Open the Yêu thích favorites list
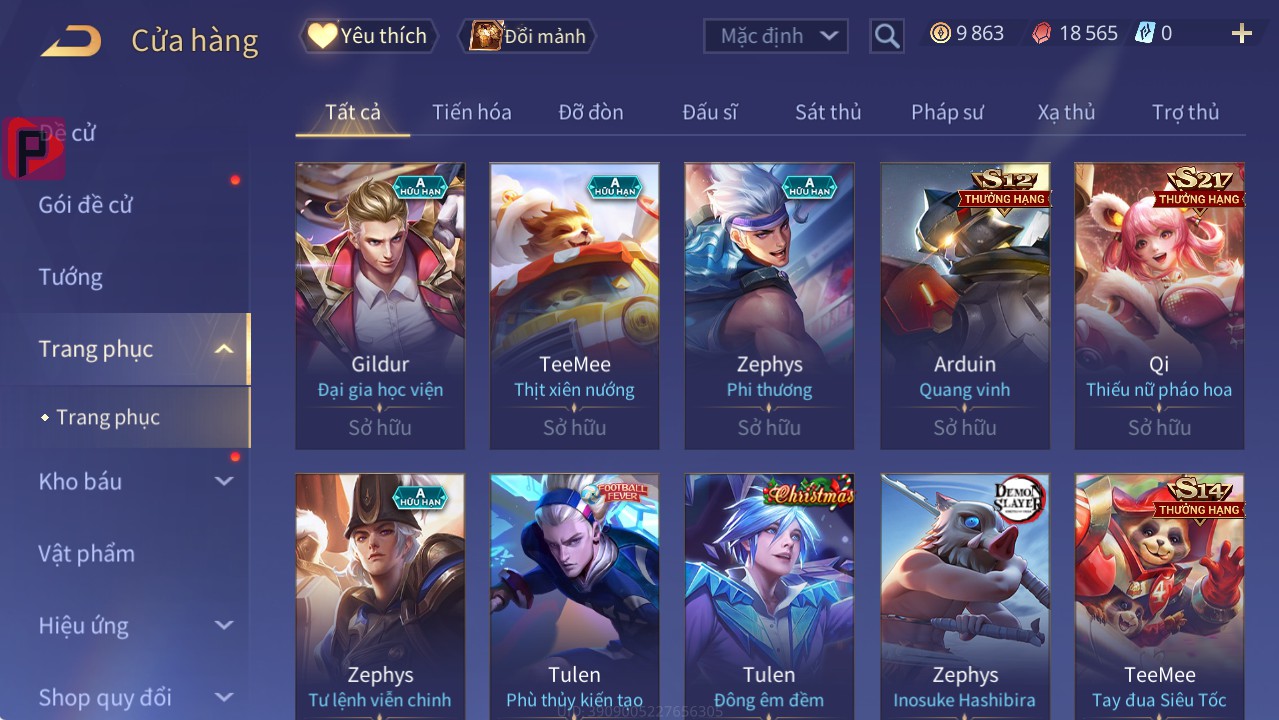1279x720 pixels. tap(370, 36)
